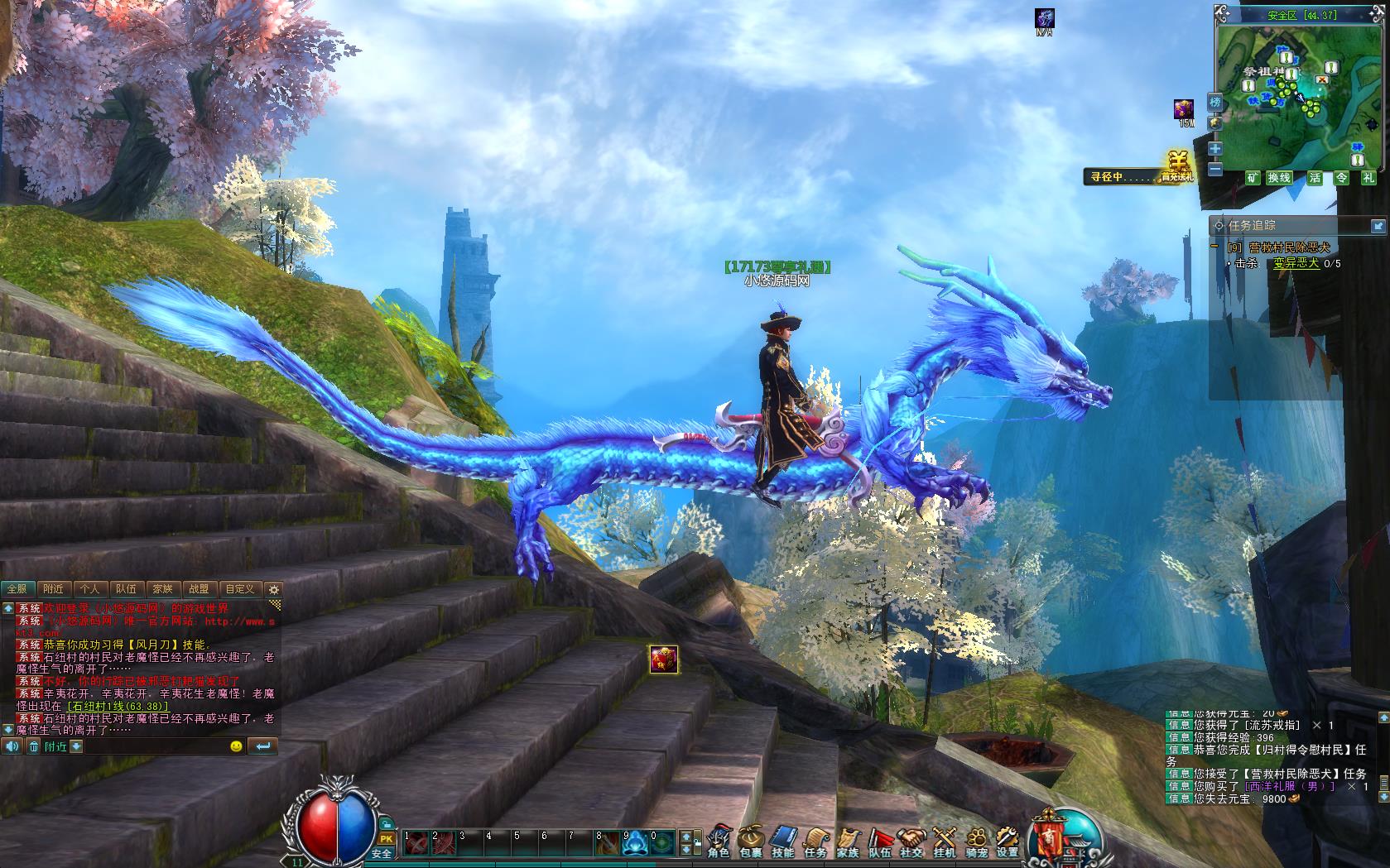Click the minimap plus zoom button
This screenshot has height=868, width=1390.
(1214, 149)
